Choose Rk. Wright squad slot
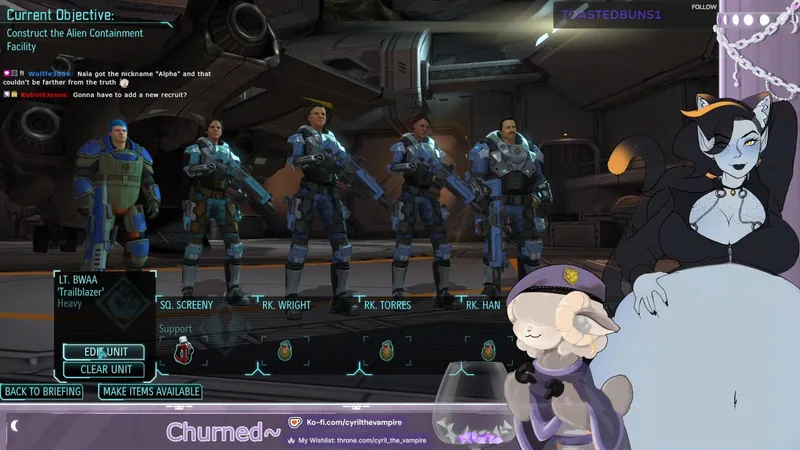 click(x=286, y=304)
